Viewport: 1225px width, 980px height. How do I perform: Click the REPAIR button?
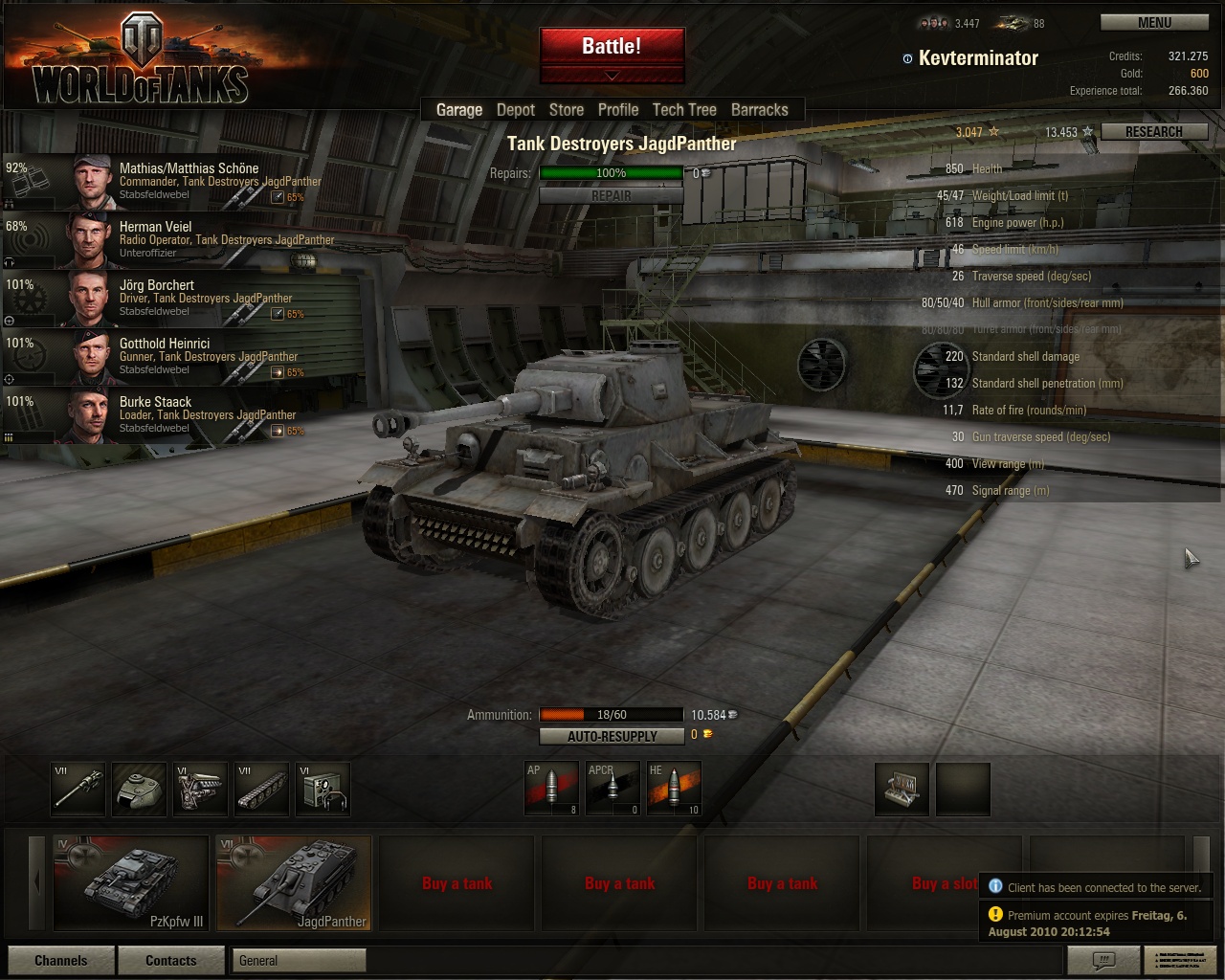611,196
